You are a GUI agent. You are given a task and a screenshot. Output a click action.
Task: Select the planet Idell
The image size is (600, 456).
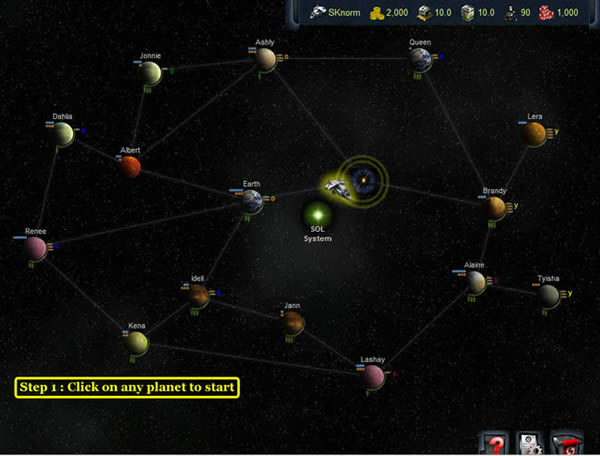(197, 294)
